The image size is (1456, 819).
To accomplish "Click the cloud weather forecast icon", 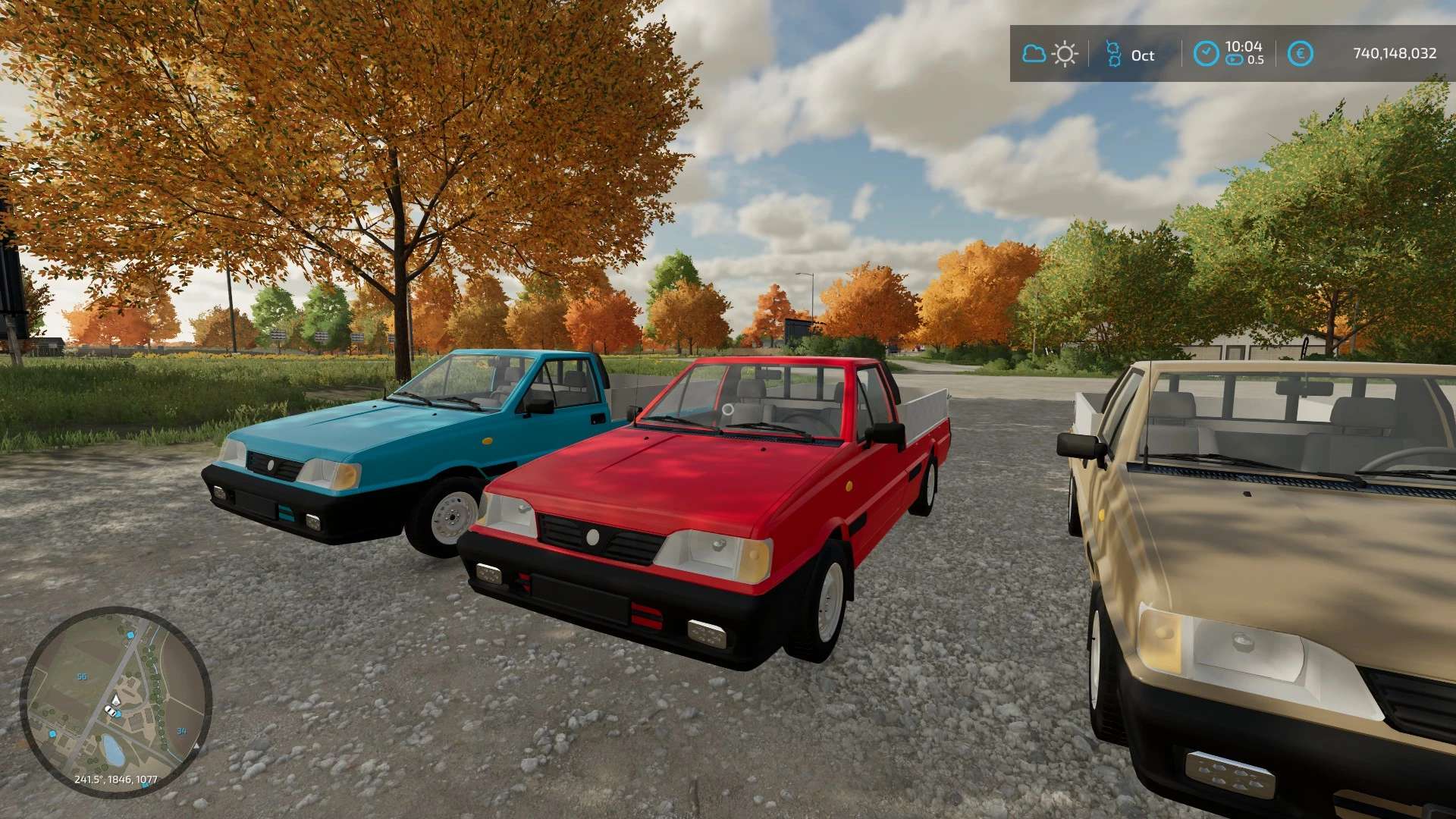I will (x=1034, y=54).
